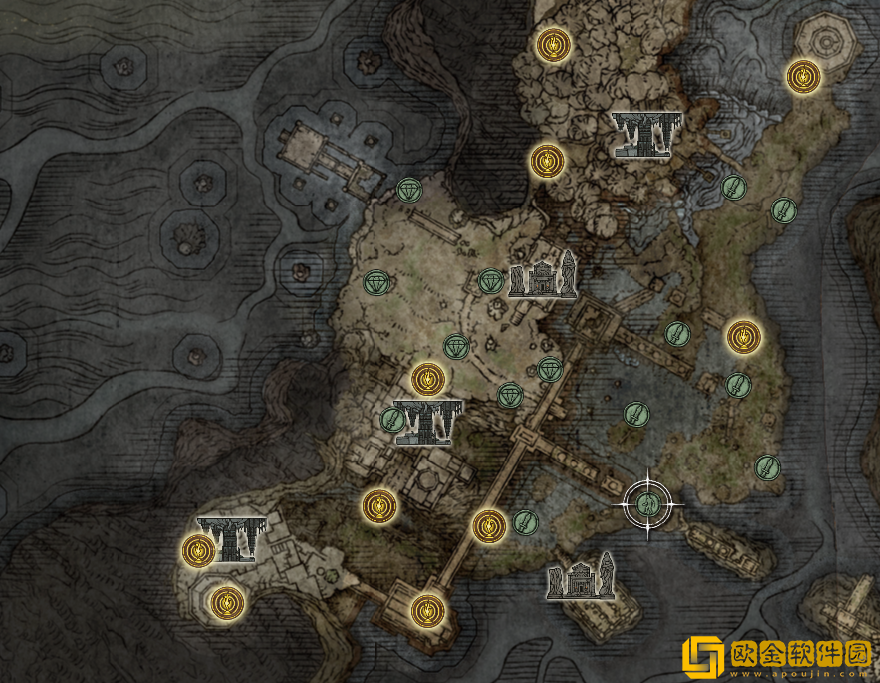Select the green sword marker overlapping a ruins icon
This screenshot has width=880, height=683.
[392, 420]
